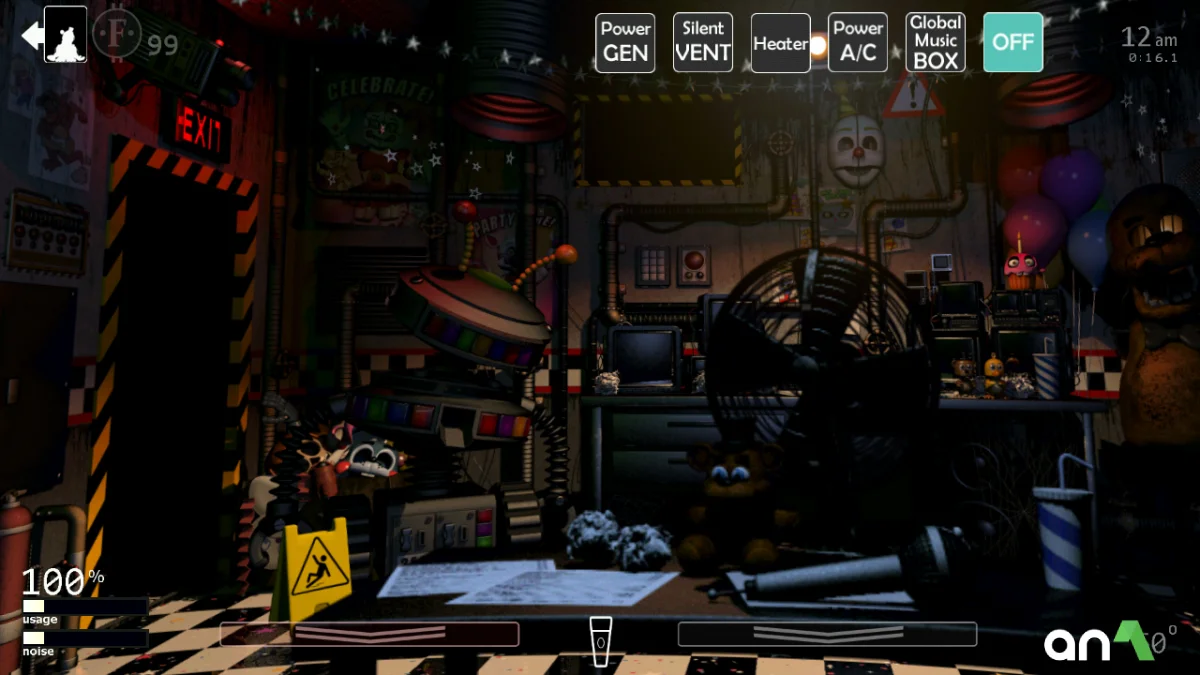Image resolution: width=1200 pixels, height=675 pixels.
Task: Tap the flashlight icon at bottom center
Action: [599, 638]
